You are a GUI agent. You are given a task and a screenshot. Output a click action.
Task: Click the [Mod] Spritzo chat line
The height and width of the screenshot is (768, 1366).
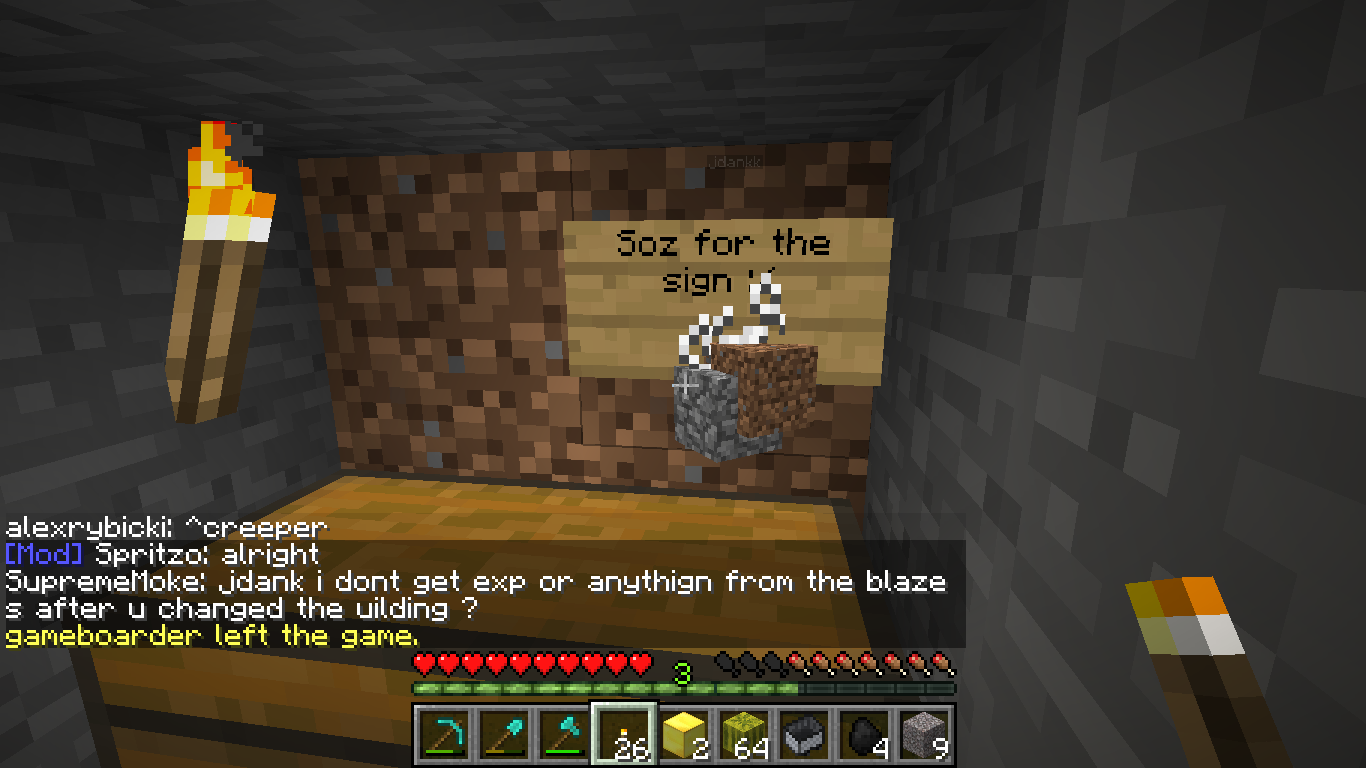[x=162, y=554]
